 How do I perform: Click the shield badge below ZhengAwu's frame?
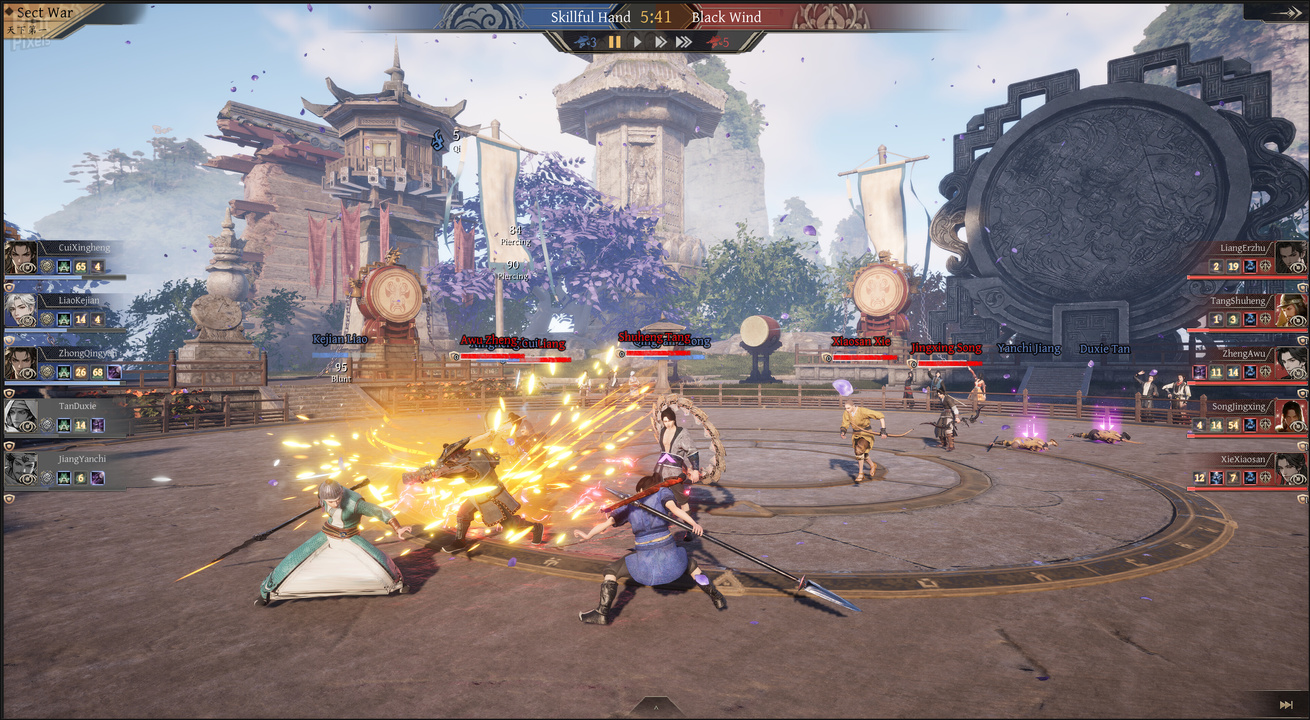(x=1303, y=393)
